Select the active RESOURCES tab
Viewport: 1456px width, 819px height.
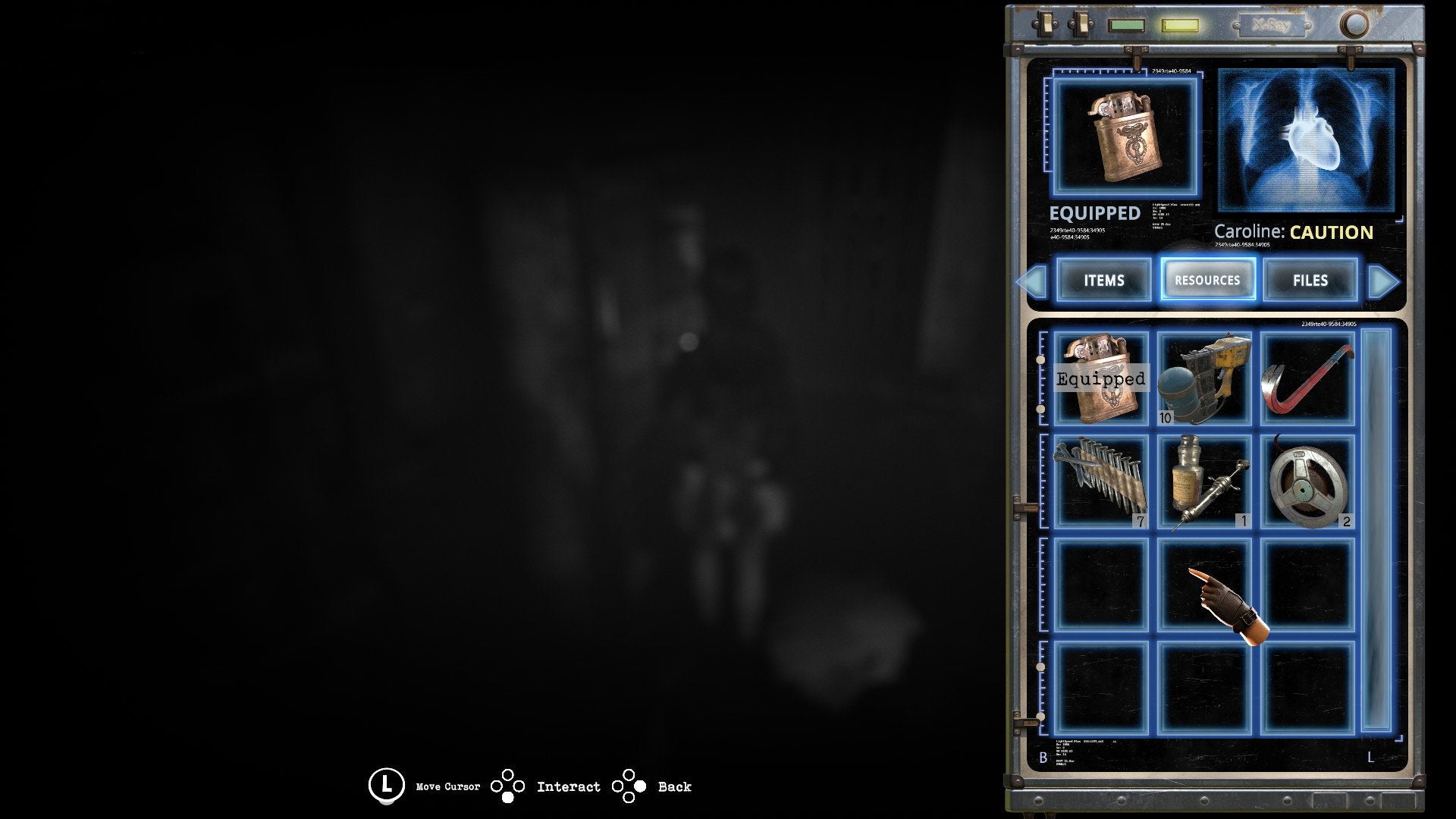[1207, 280]
